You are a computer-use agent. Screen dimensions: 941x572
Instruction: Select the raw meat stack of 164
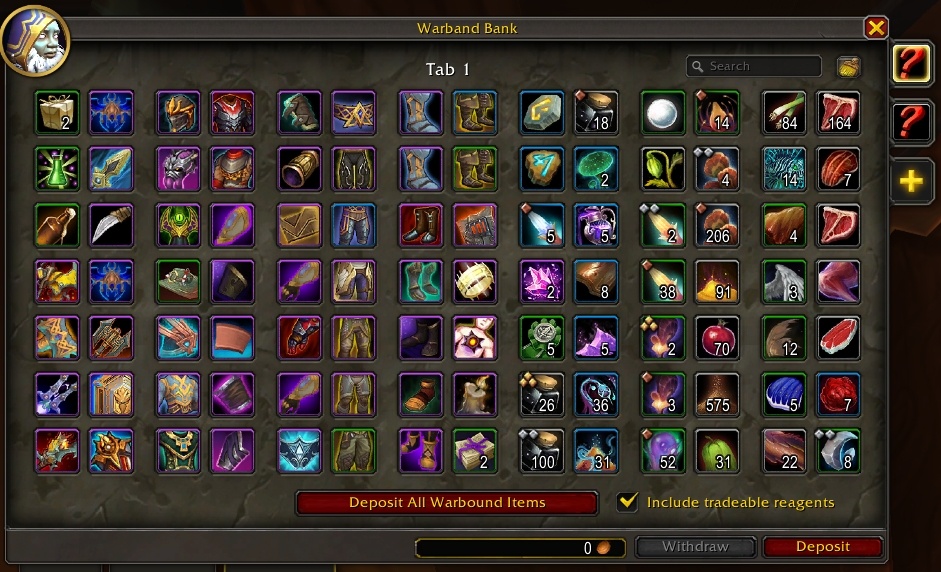pos(838,112)
